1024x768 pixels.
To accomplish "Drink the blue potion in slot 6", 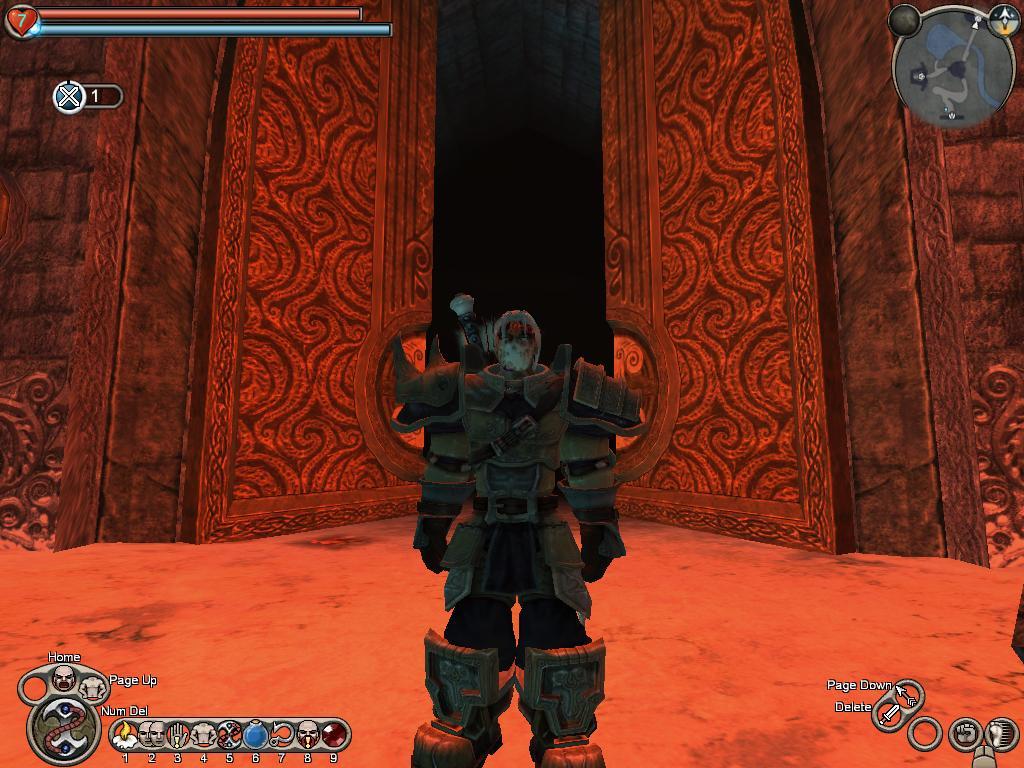I will pyautogui.click(x=255, y=735).
